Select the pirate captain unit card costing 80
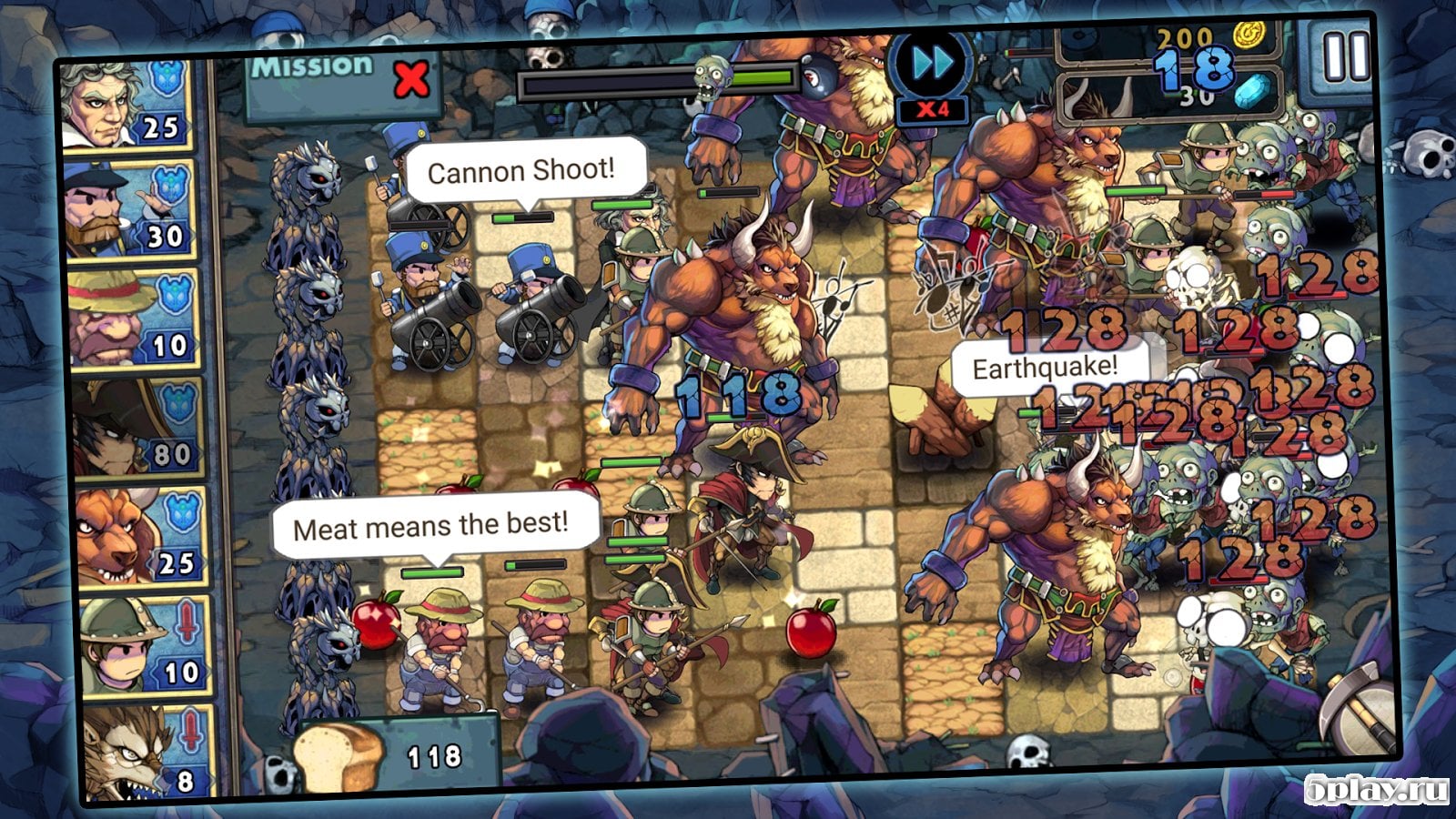Viewport: 1456px width, 819px height. pyautogui.click(x=136, y=429)
